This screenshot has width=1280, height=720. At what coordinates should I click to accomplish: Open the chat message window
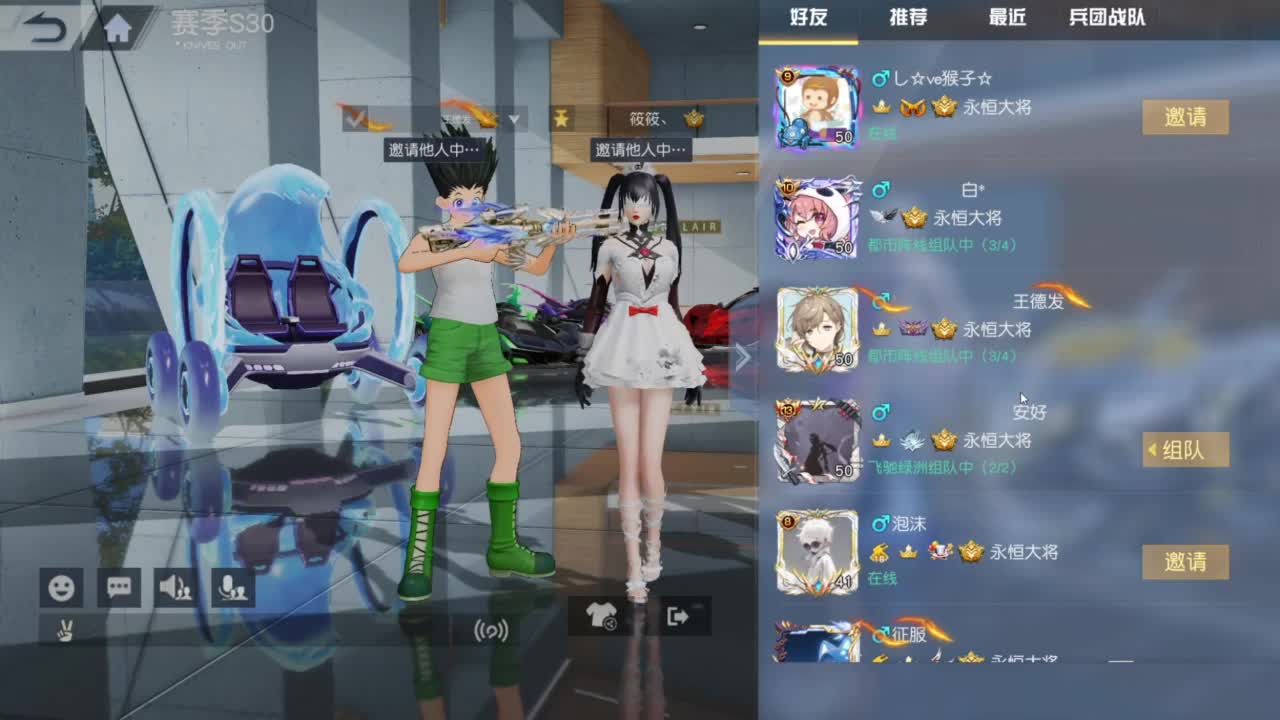point(118,588)
